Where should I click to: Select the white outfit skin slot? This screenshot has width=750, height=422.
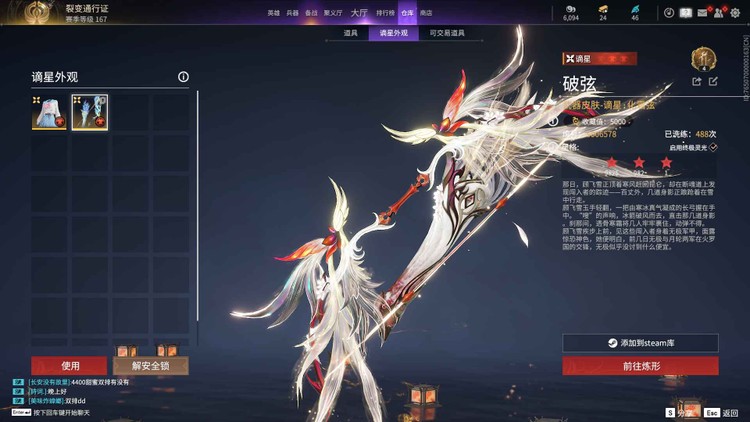48,113
